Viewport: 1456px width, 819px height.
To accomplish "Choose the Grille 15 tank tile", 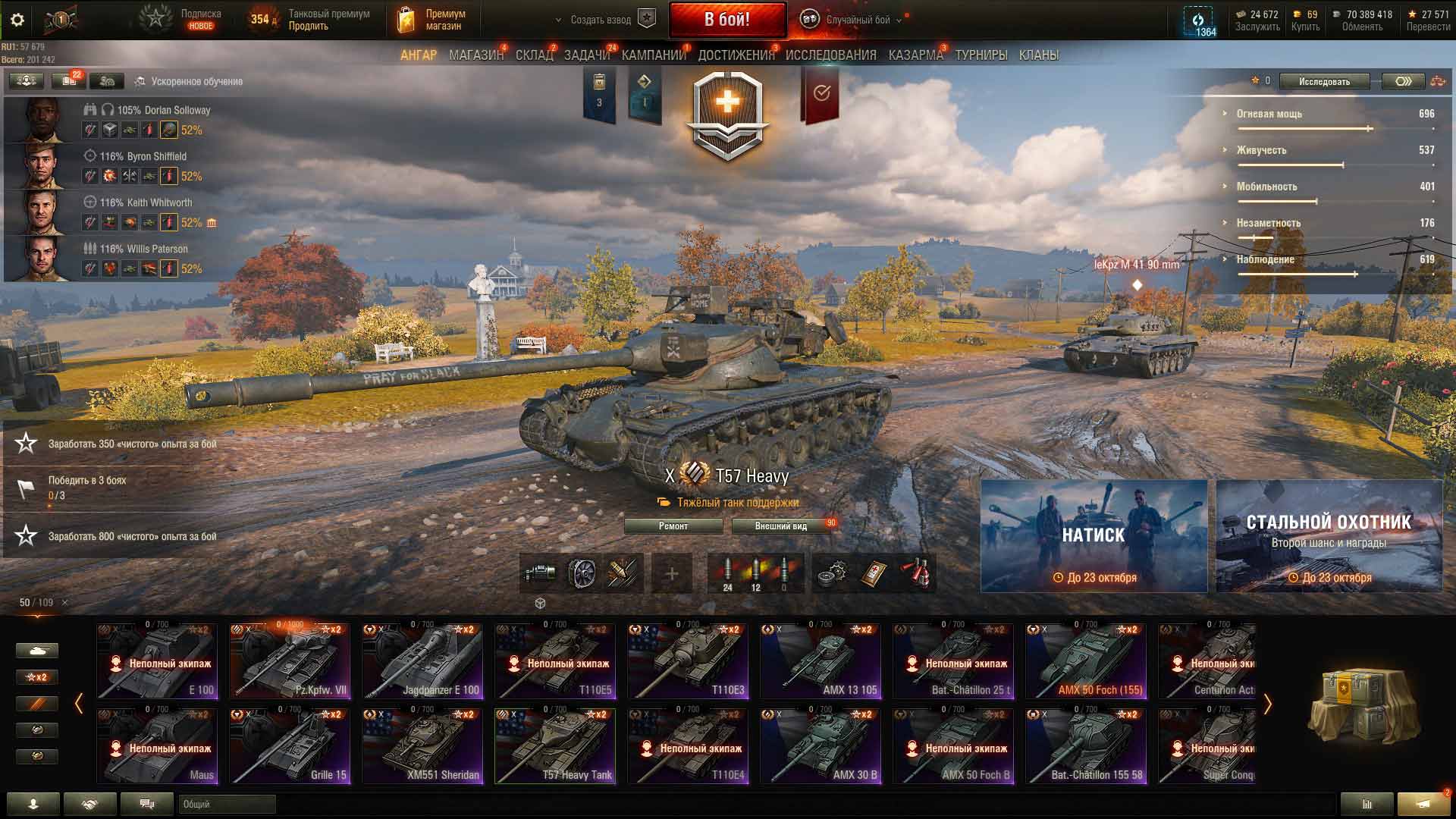I will tap(290, 746).
